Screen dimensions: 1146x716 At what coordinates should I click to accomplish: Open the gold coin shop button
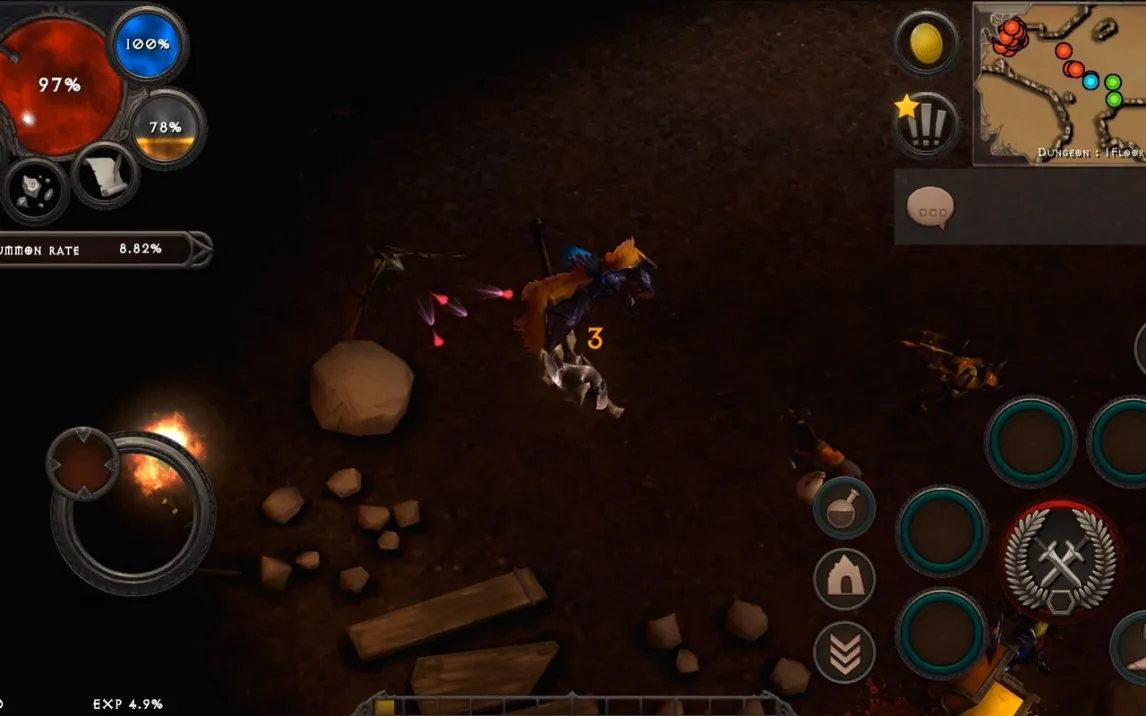925,44
